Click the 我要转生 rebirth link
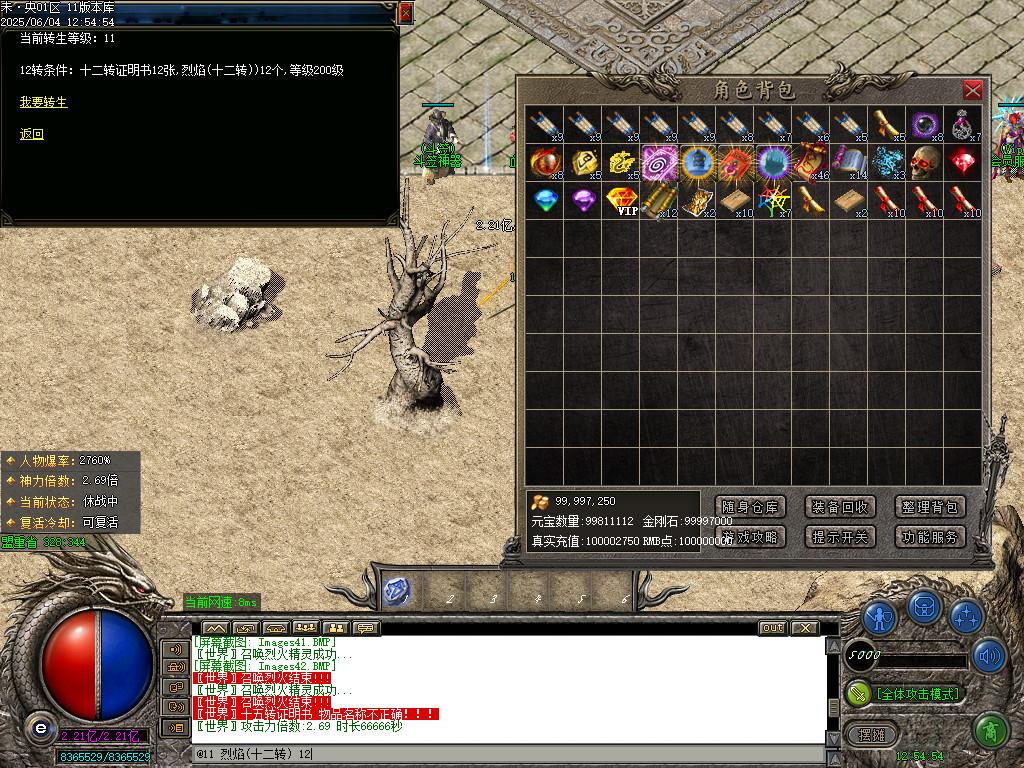The width and height of the screenshot is (1024, 768). click(44, 102)
